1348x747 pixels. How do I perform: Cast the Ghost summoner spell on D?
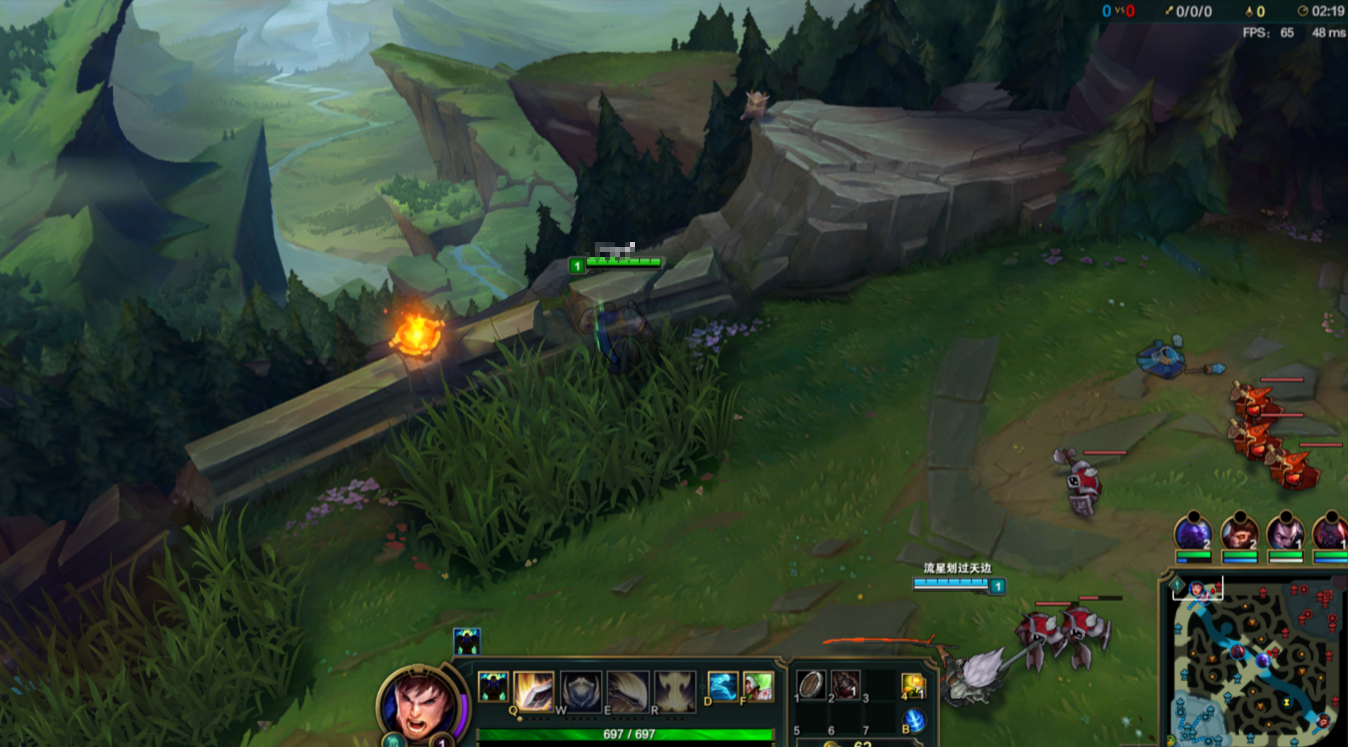723,687
